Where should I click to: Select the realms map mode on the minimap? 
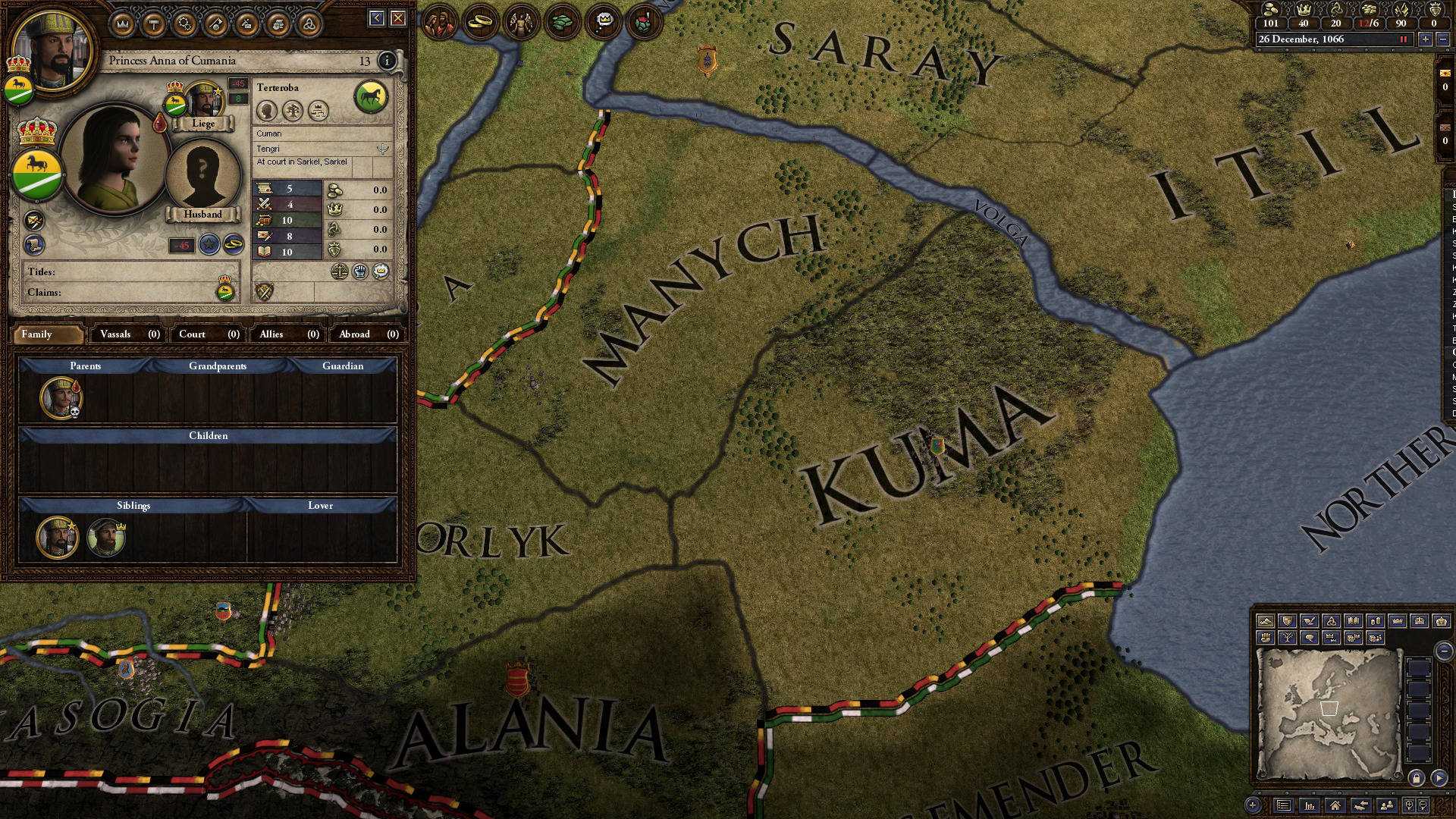1286,620
